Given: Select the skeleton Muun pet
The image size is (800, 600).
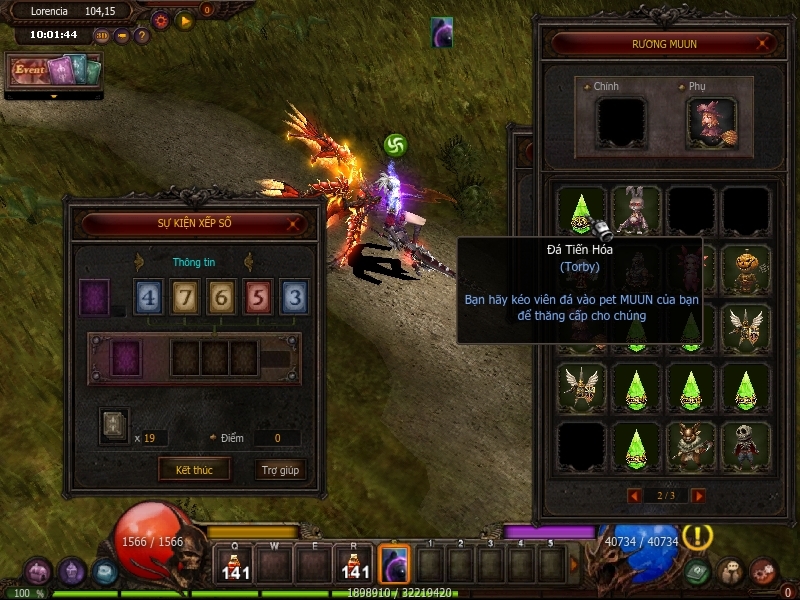Looking at the screenshot, I should click(746, 444).
